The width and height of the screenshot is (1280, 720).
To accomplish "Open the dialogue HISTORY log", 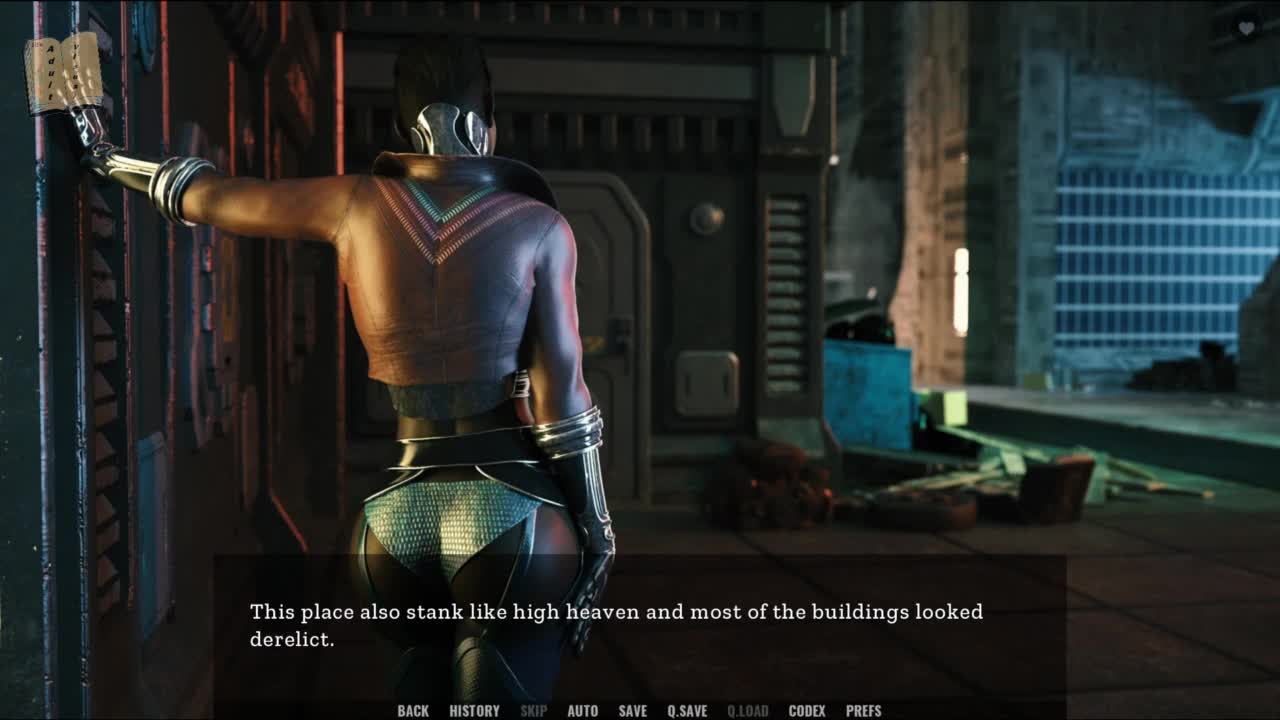I will click(x=474, y=711).
